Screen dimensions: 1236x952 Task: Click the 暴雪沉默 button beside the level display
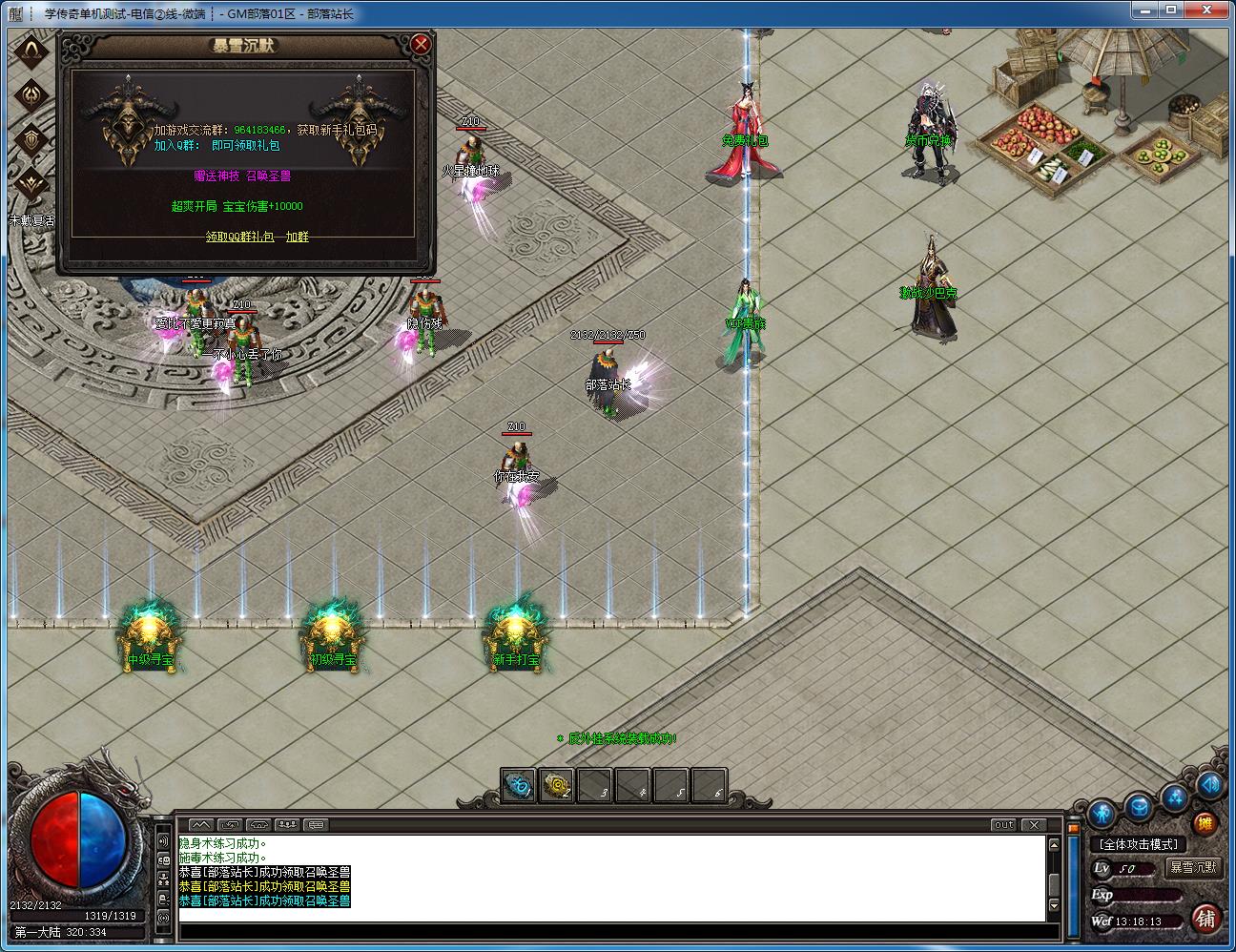1193,867
